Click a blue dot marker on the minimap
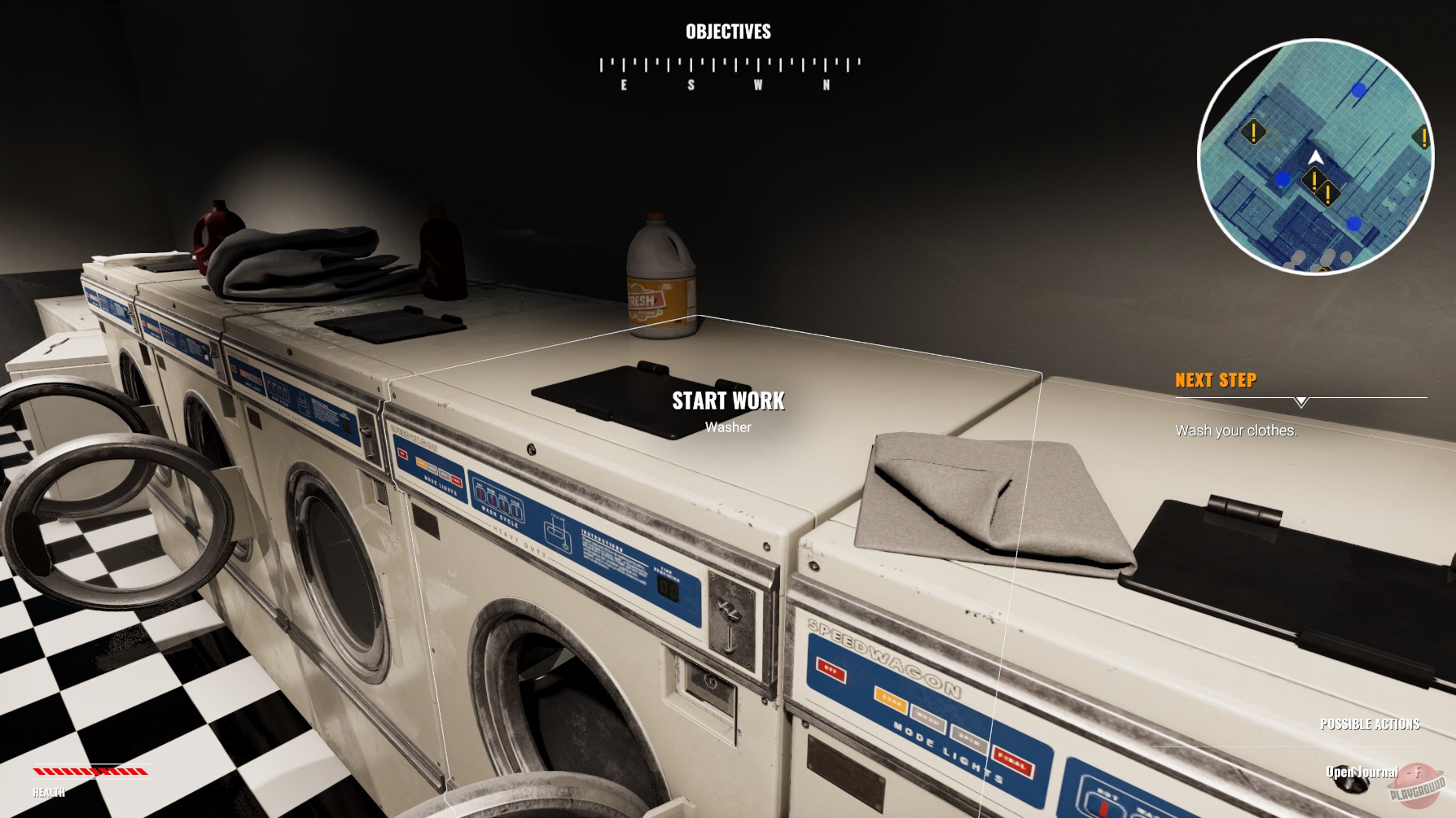1456x818 pixels. tap(1357, 90)
